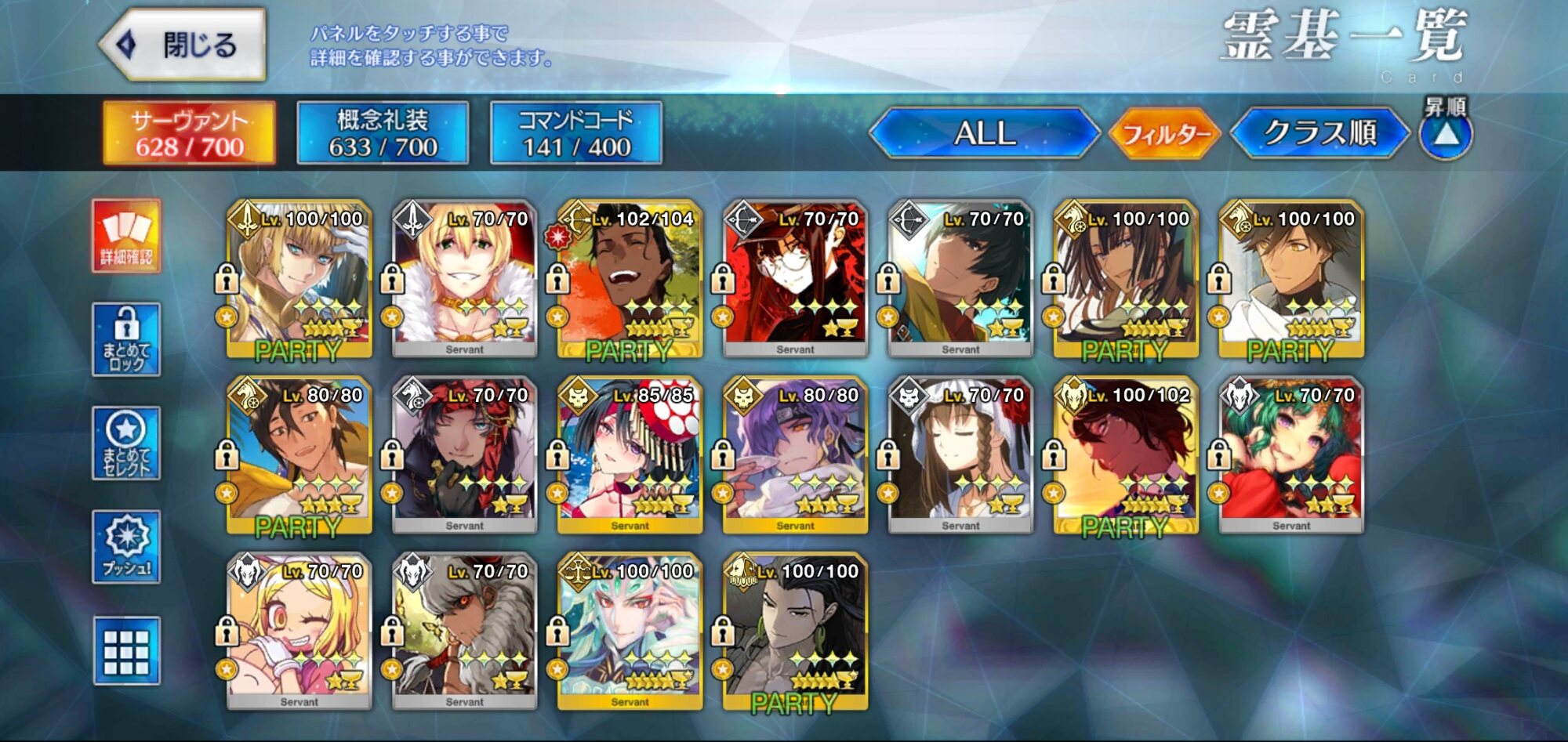This screenshot has width=1568, height=742.
Task: Show the コマンドコード tab
Action: point(575,133)
